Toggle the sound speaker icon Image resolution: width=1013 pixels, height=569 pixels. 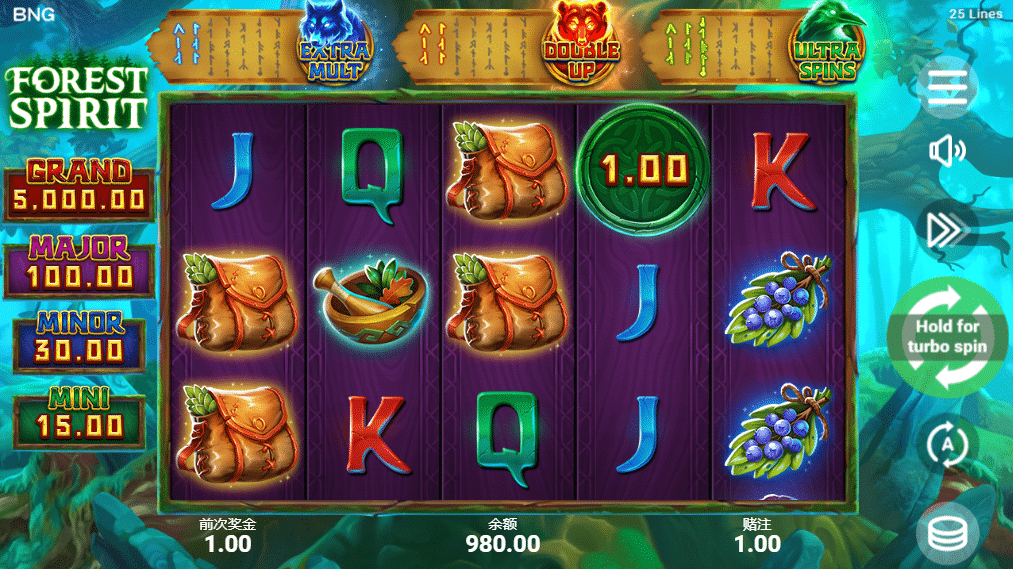point(947,151)
